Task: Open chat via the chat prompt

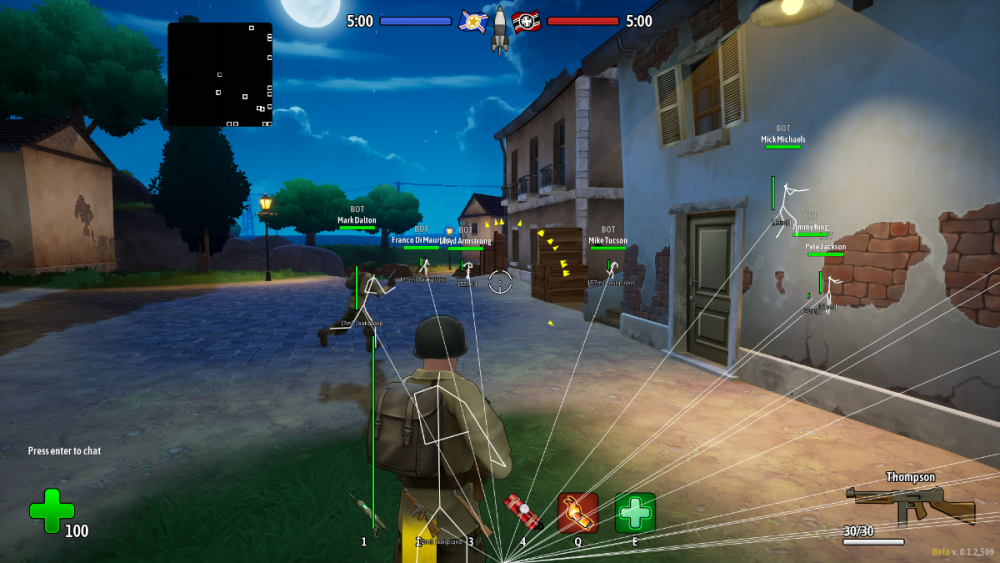Action: [64, 451]
